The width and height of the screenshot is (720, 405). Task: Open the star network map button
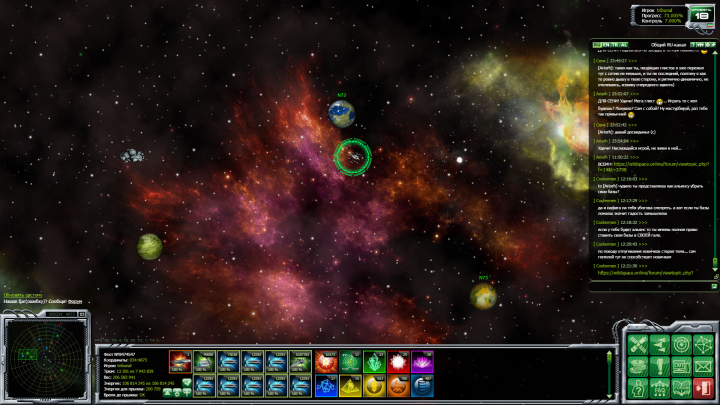[703, 344]
